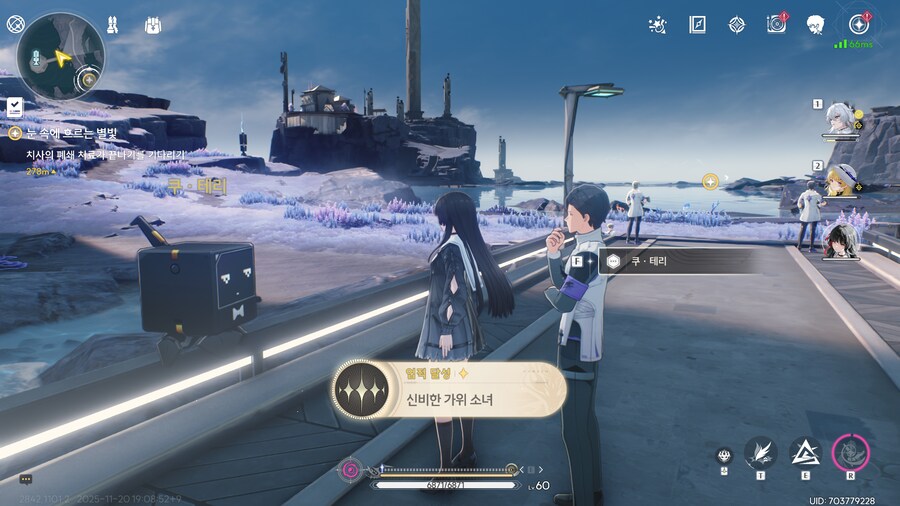Open the circular minimap
Image resolution: width=900 pixels, height=506 pixels.
click(x=60, y=57)
